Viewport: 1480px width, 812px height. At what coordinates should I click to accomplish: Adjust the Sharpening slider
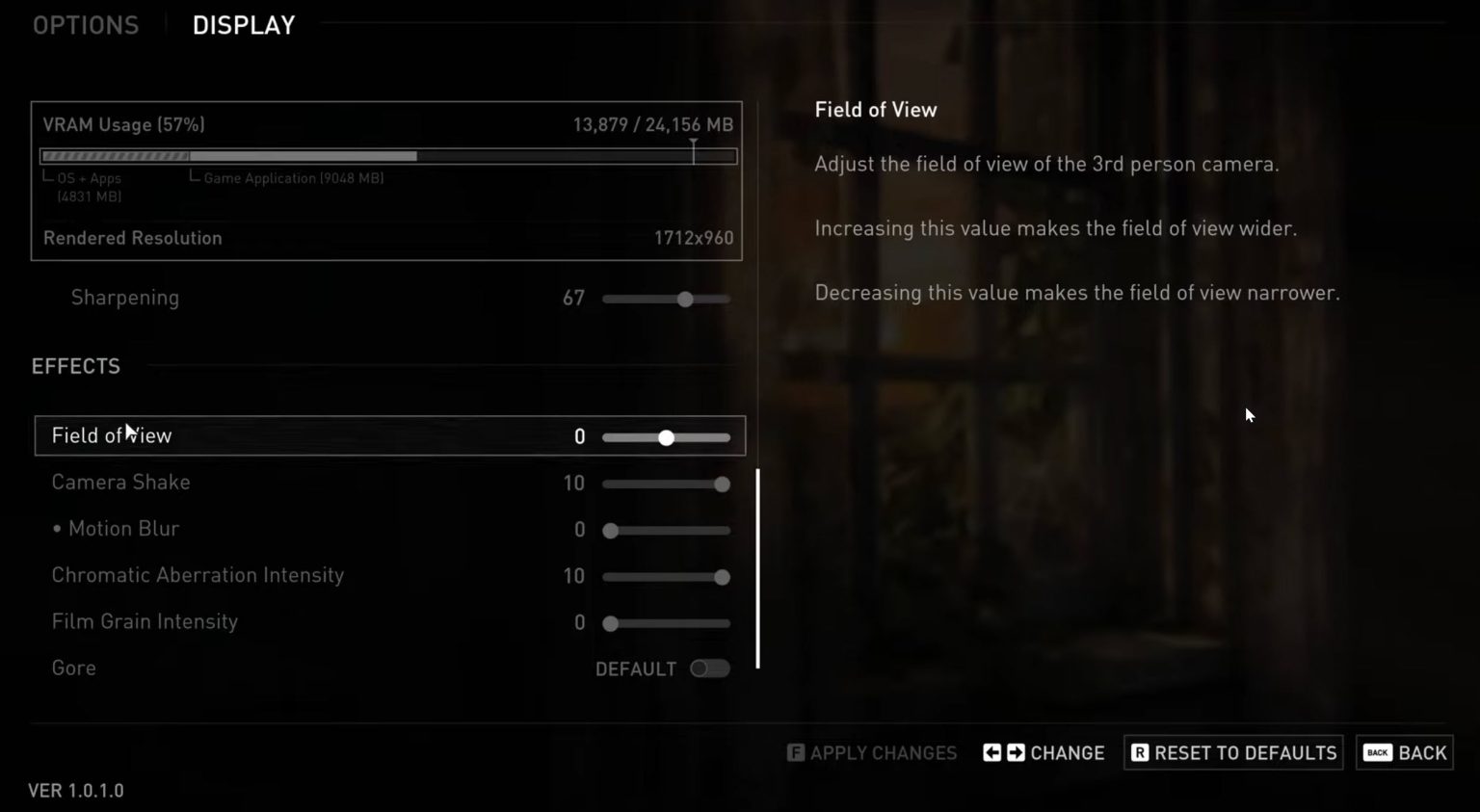tap(685, 300)
